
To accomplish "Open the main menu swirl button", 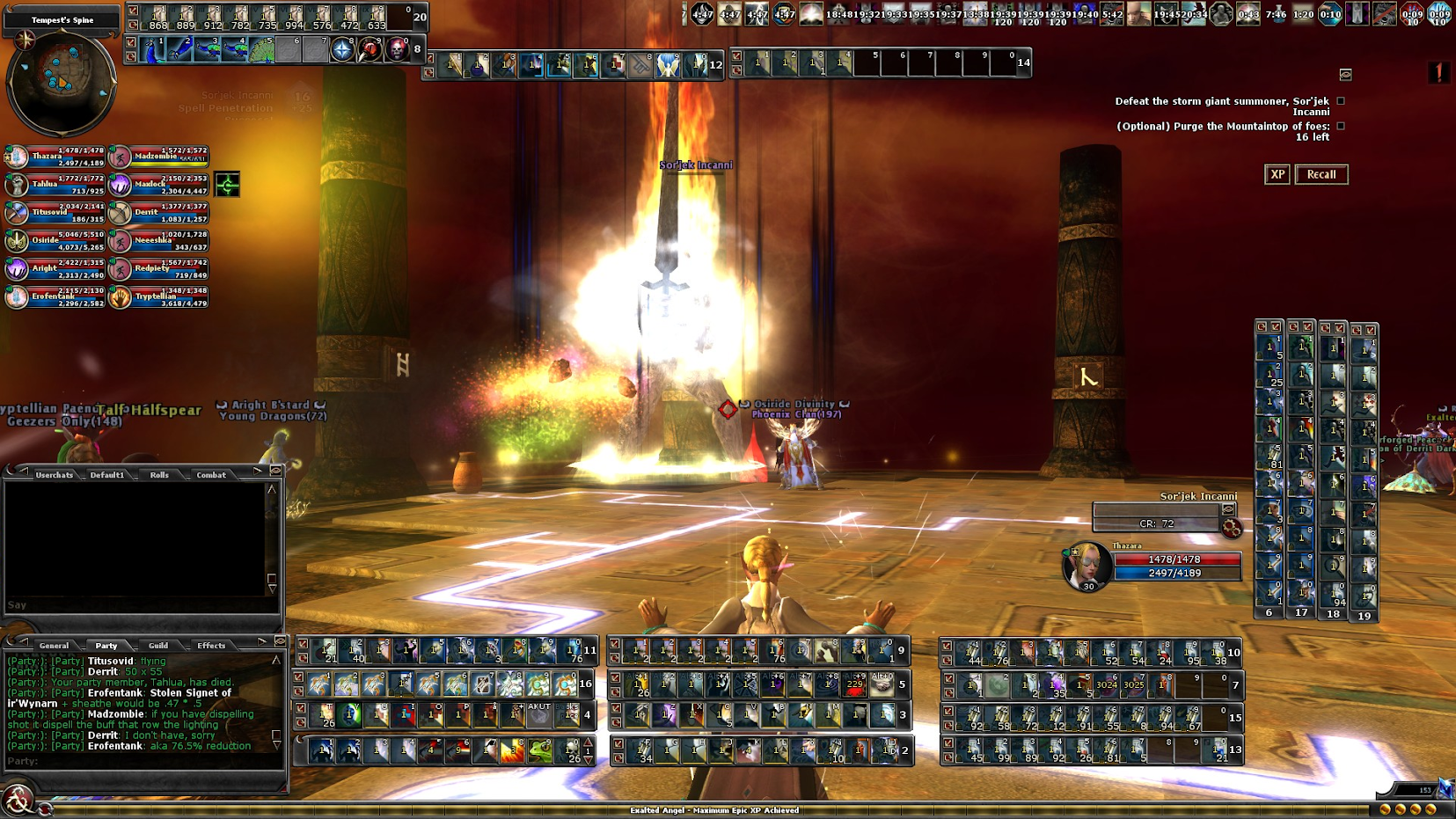I will tap(17, 801).
